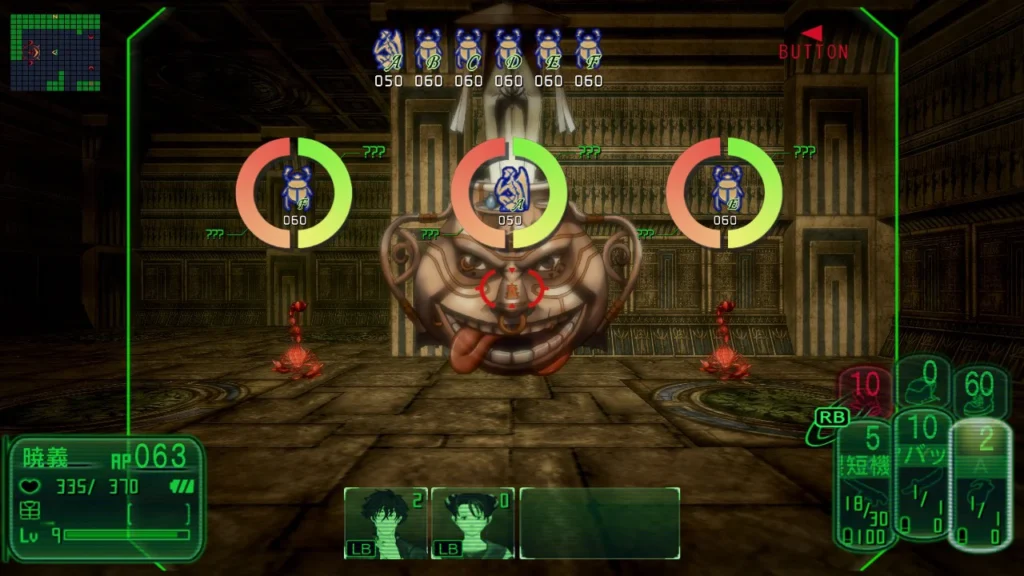Pick scarab D icon in turn order

(x=508, y=49)
